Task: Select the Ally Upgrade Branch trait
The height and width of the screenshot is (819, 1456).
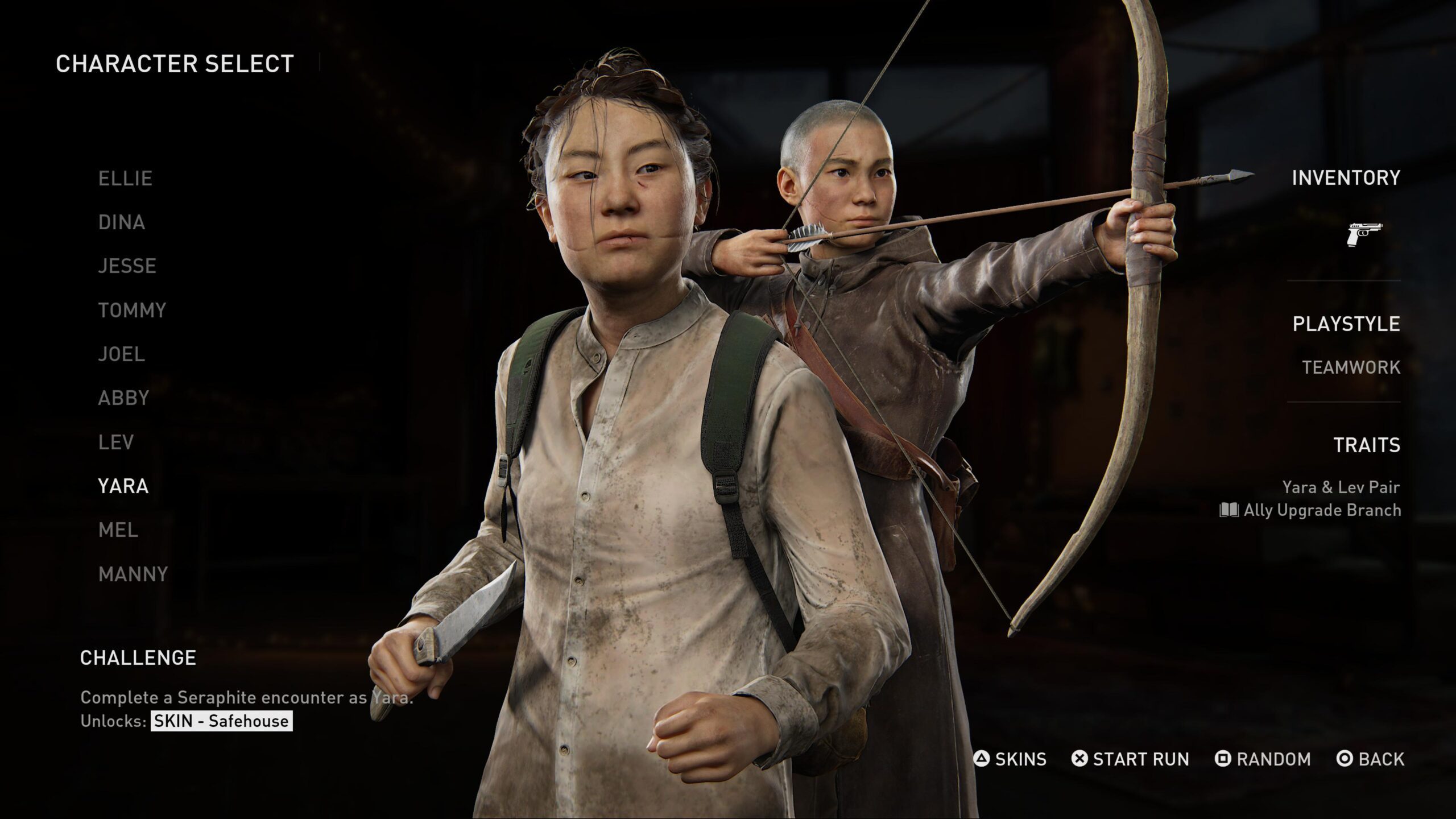Action: 1310,510
